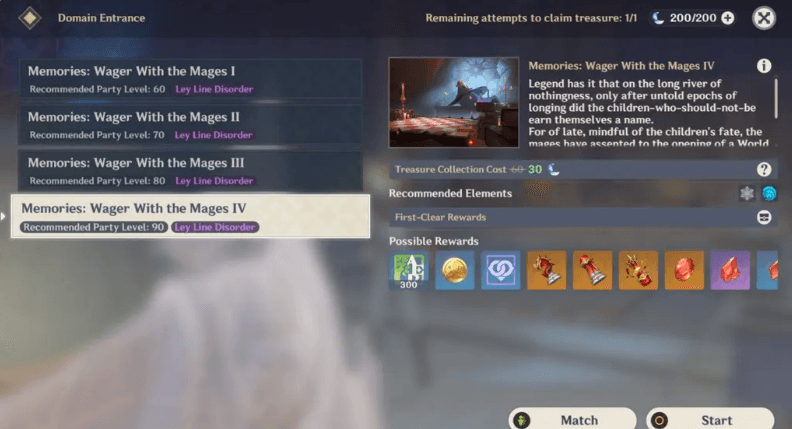View the Companionship EXP reward icon
Image resolution: width=792 pixels, height=429 pixels.
[x=500, y=271]
